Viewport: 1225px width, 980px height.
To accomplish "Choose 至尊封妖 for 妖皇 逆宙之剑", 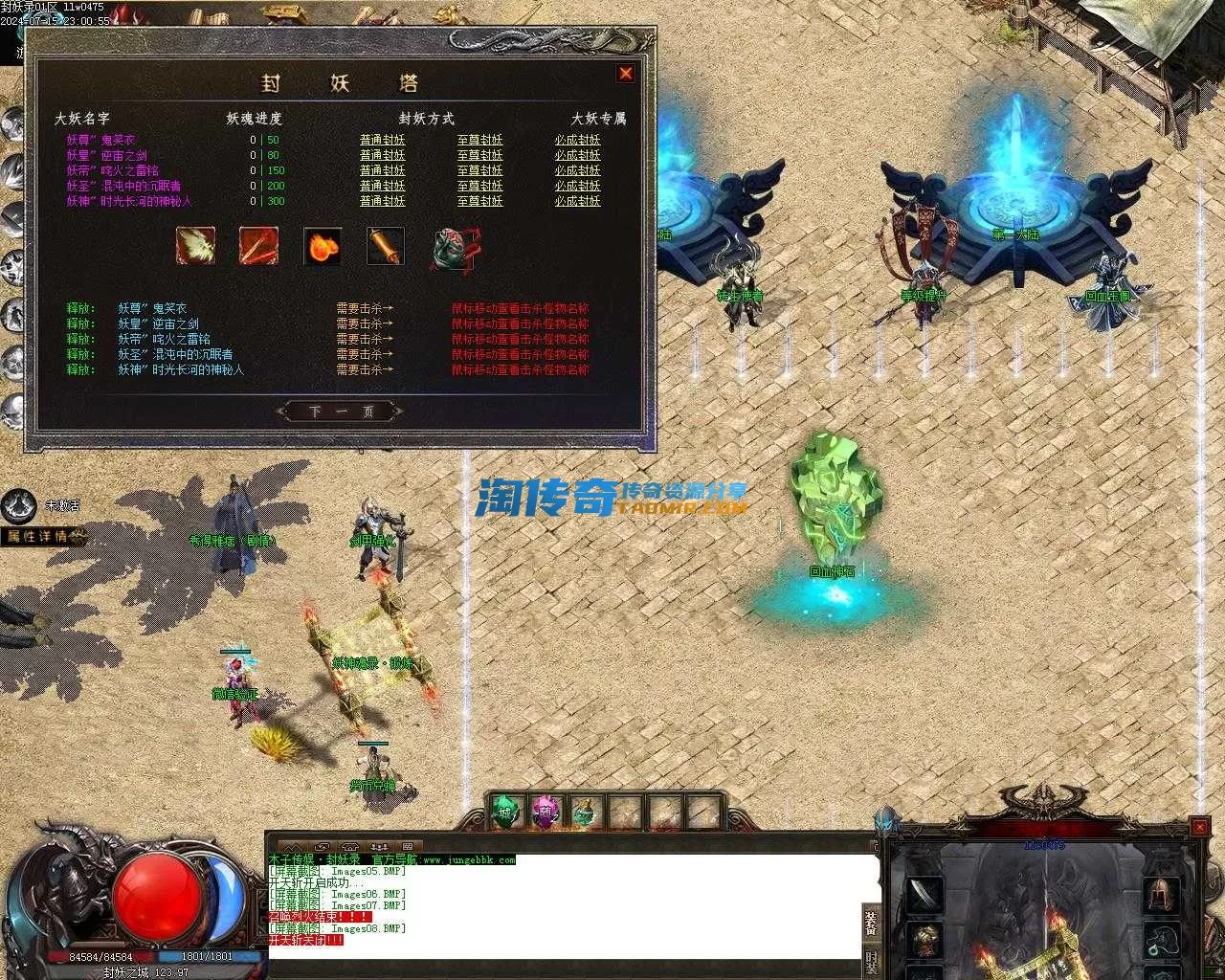I will point(479,155).
